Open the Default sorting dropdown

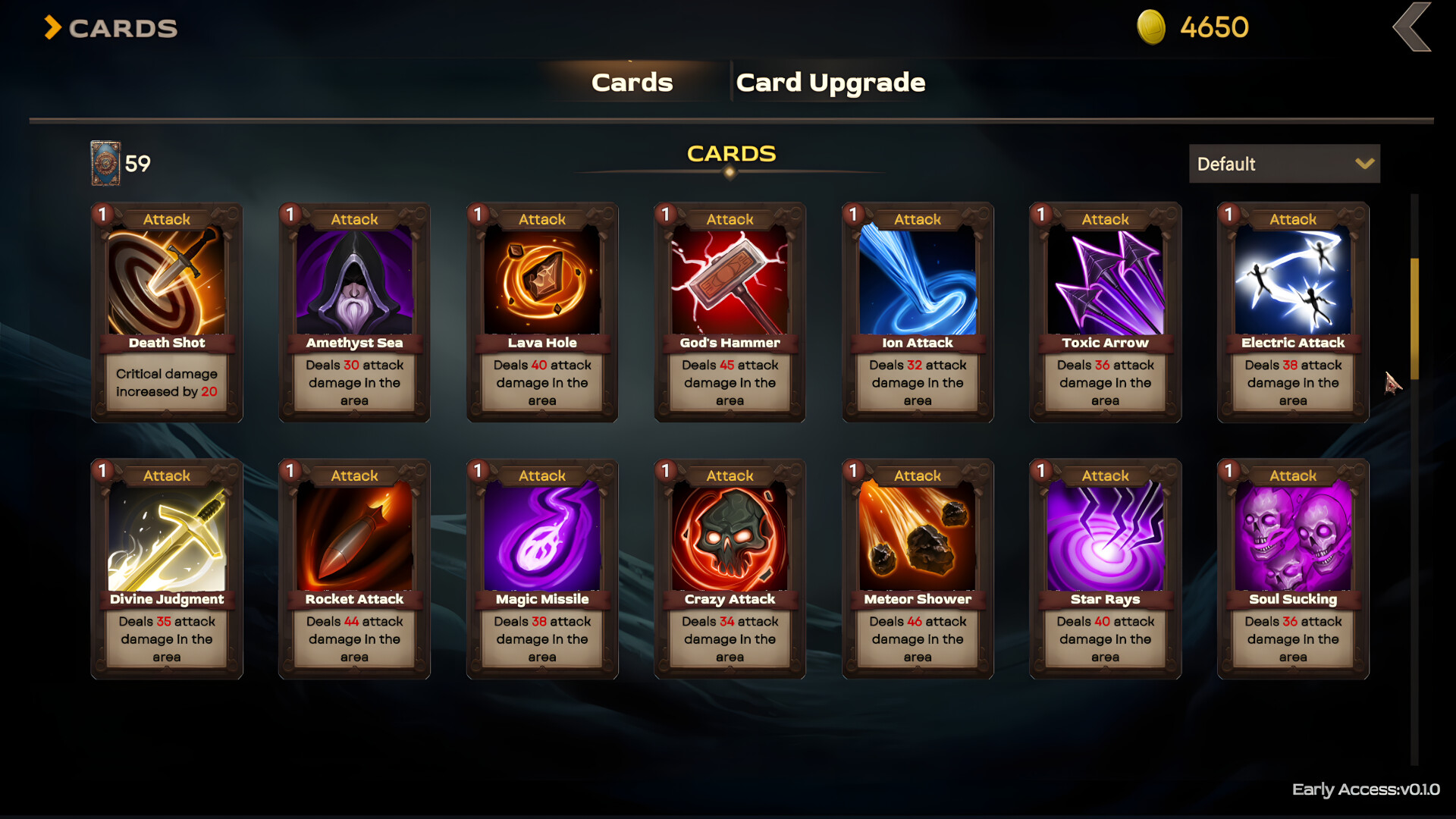(1283, 164)
